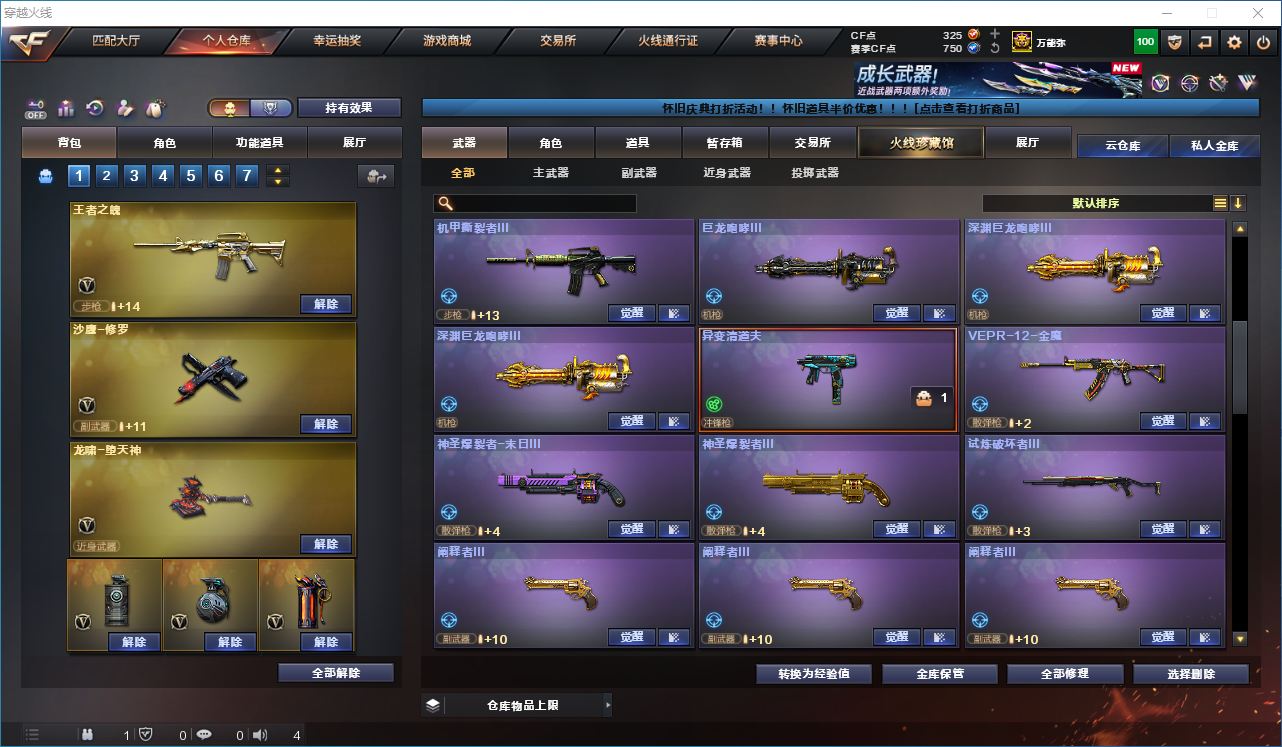Select the 异变洁道夫 submachine gun card
The height and width of the screenshot is (747, 1282).
coord(828,378)
